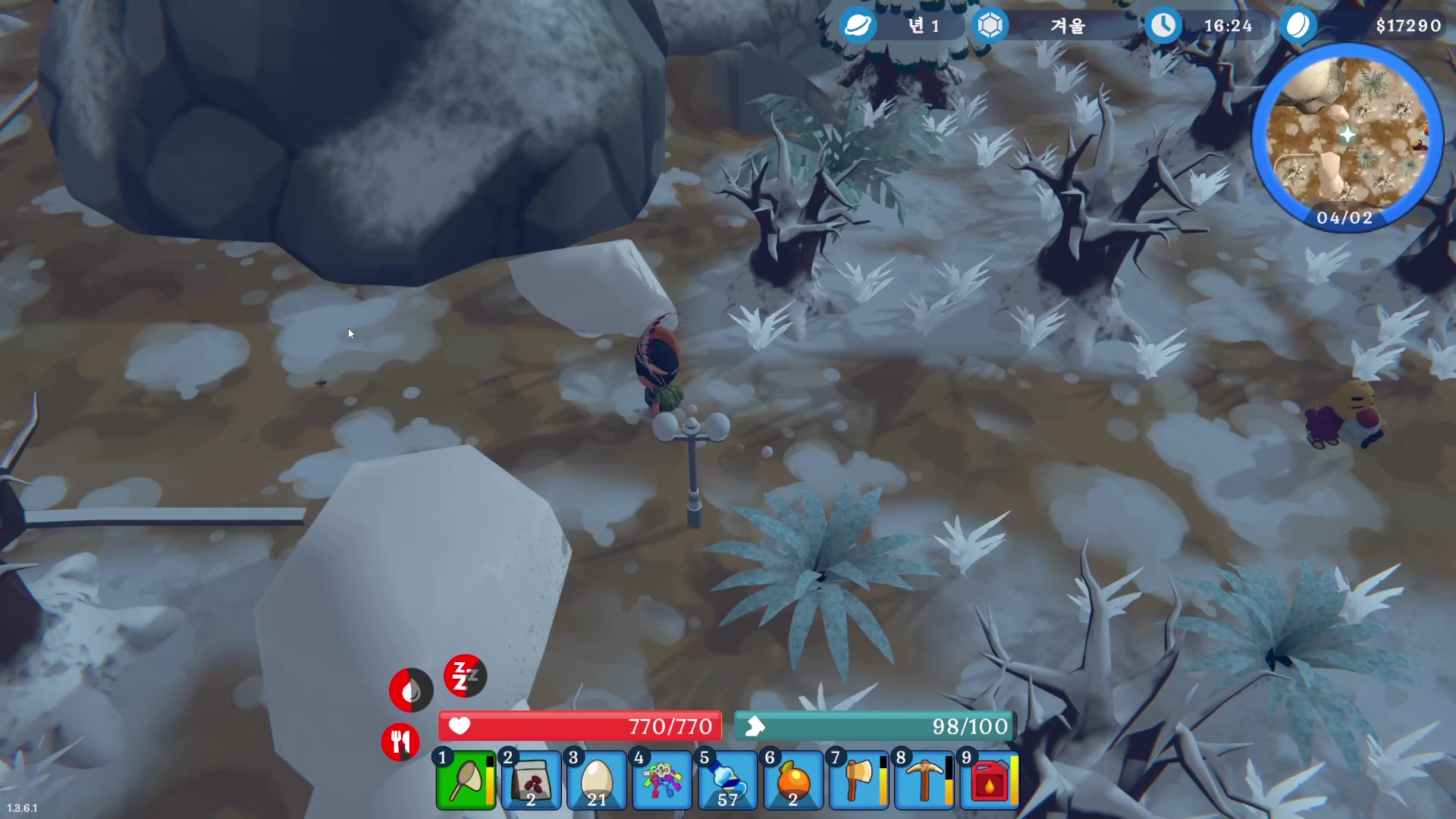Click the thirst water drop status icon

(x=411, y=690)
